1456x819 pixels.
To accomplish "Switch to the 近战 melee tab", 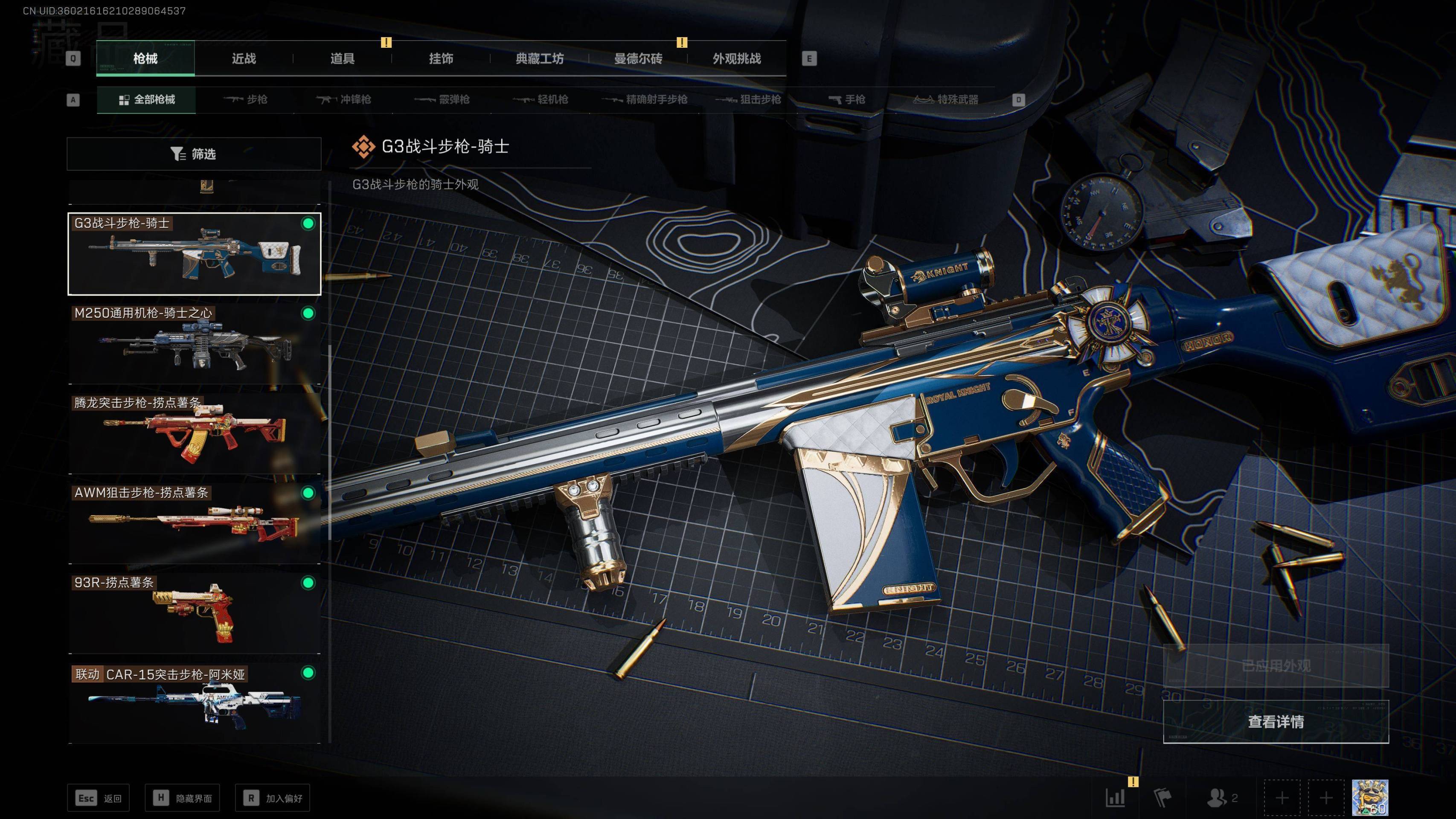I will (244, 59).
